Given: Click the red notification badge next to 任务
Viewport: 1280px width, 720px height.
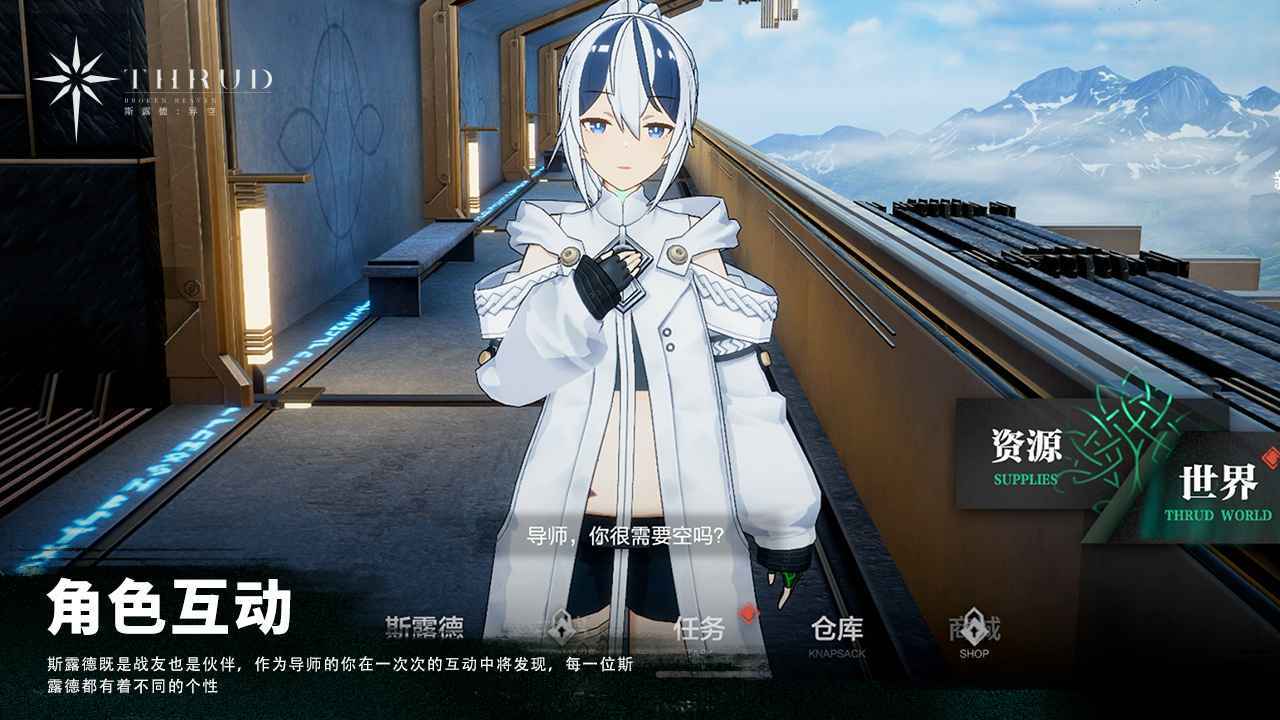Looking at the screenshot, I should [747, 612].
